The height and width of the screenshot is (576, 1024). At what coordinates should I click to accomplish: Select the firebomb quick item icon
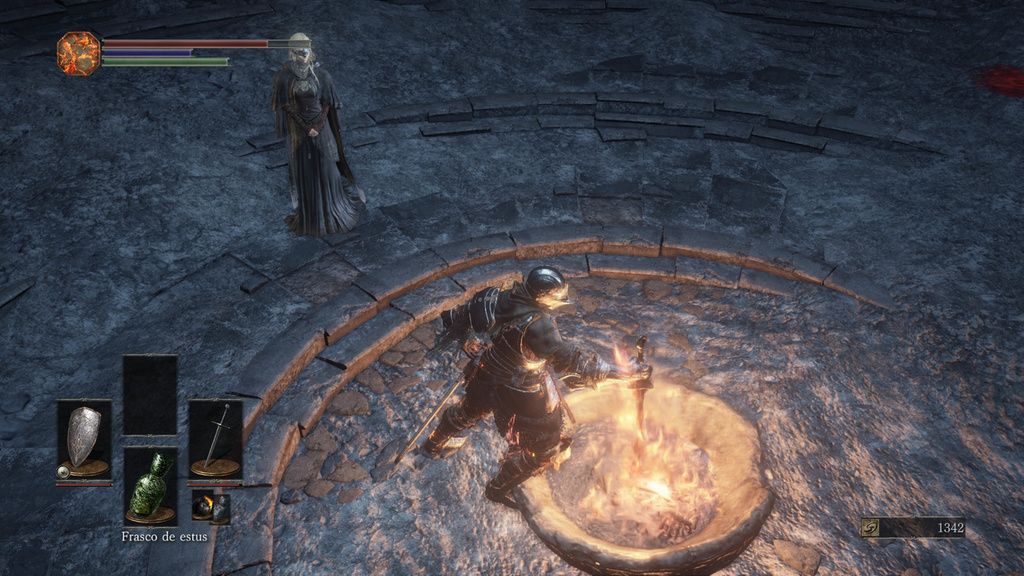(x=203, y=506)
